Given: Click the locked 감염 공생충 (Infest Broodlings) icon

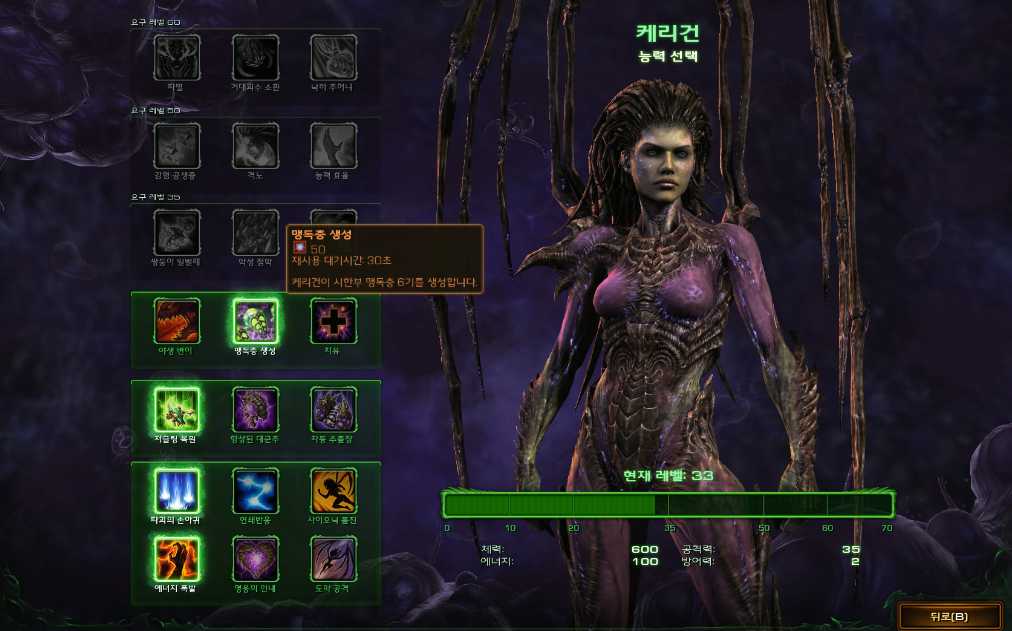Looking at the screenshot, I should click(x=177, y=146).
